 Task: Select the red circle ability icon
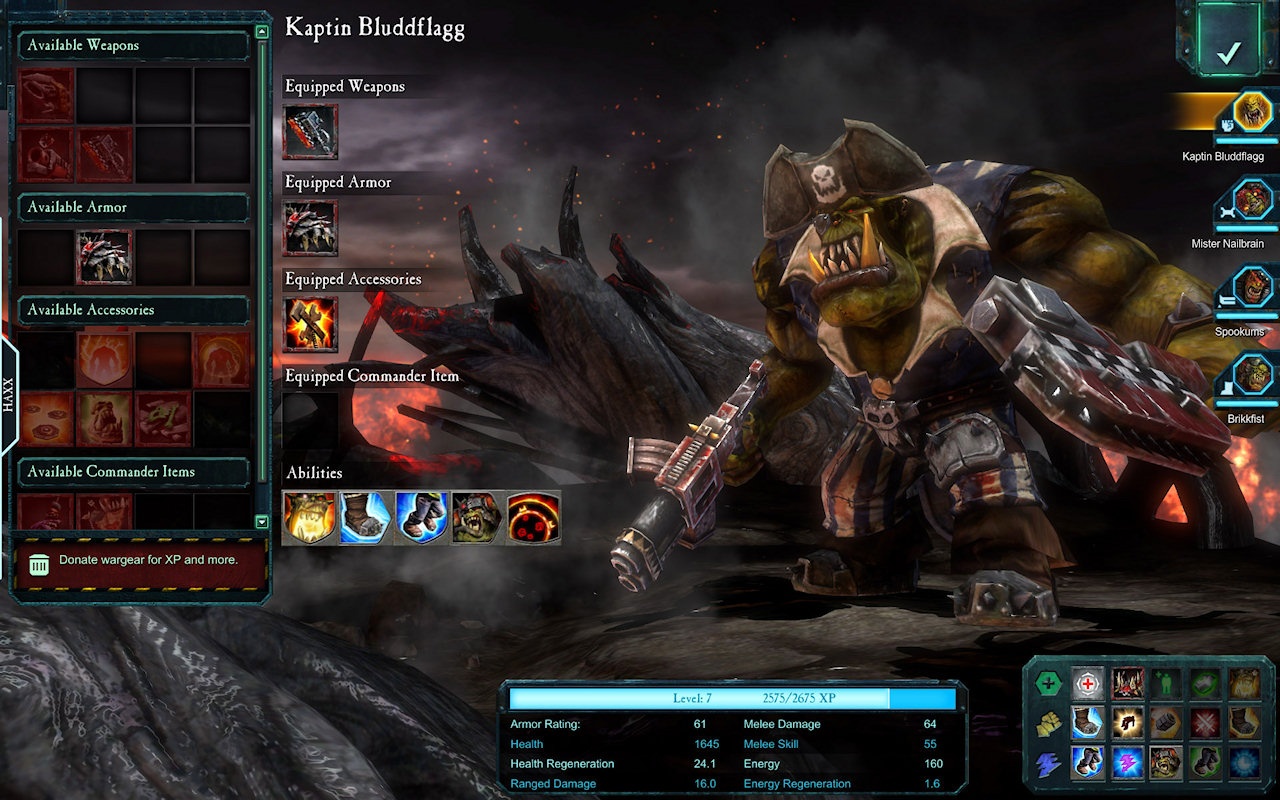(533, 517)
